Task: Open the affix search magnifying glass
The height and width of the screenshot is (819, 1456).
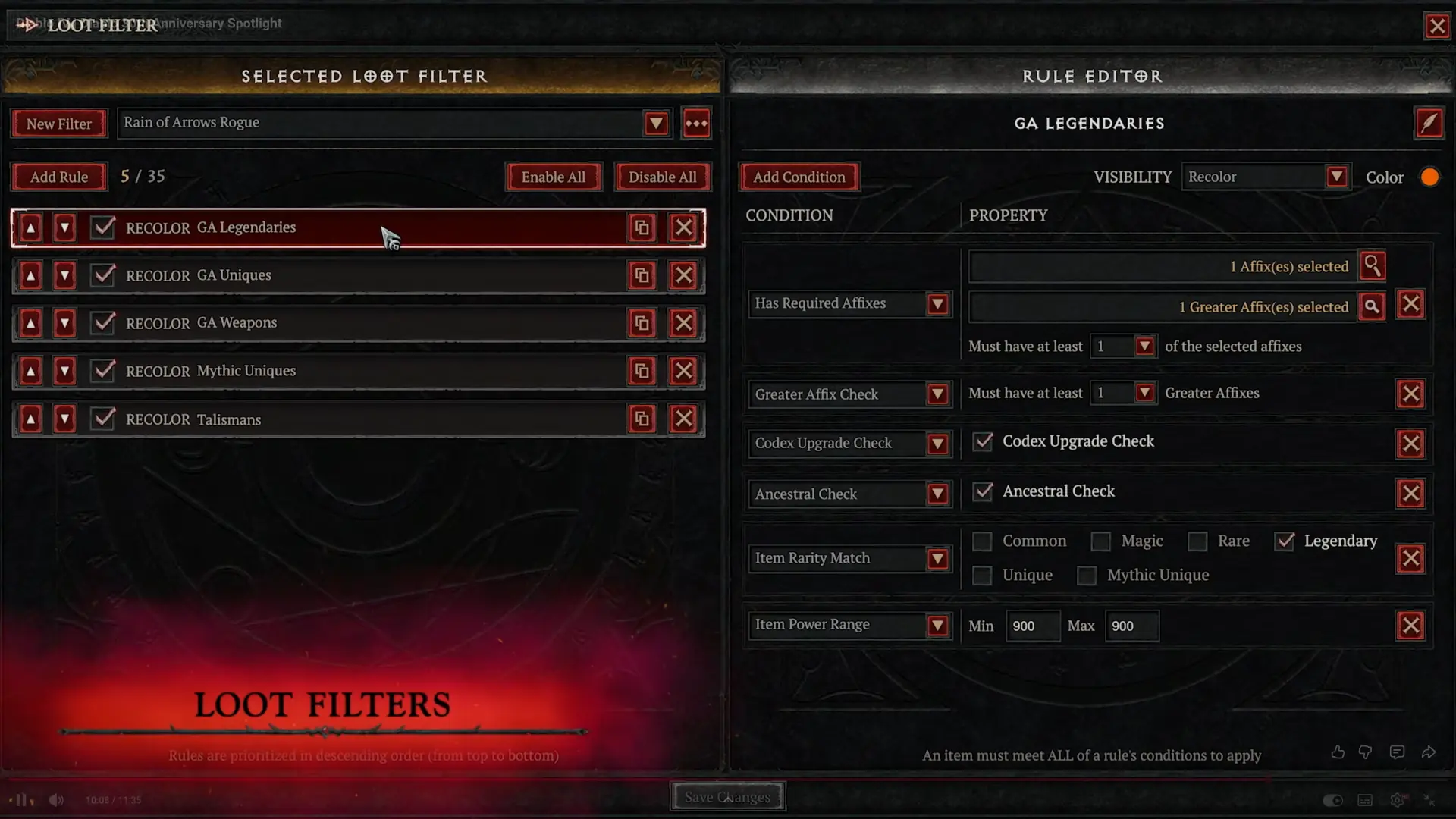Action: [1373, 265]
